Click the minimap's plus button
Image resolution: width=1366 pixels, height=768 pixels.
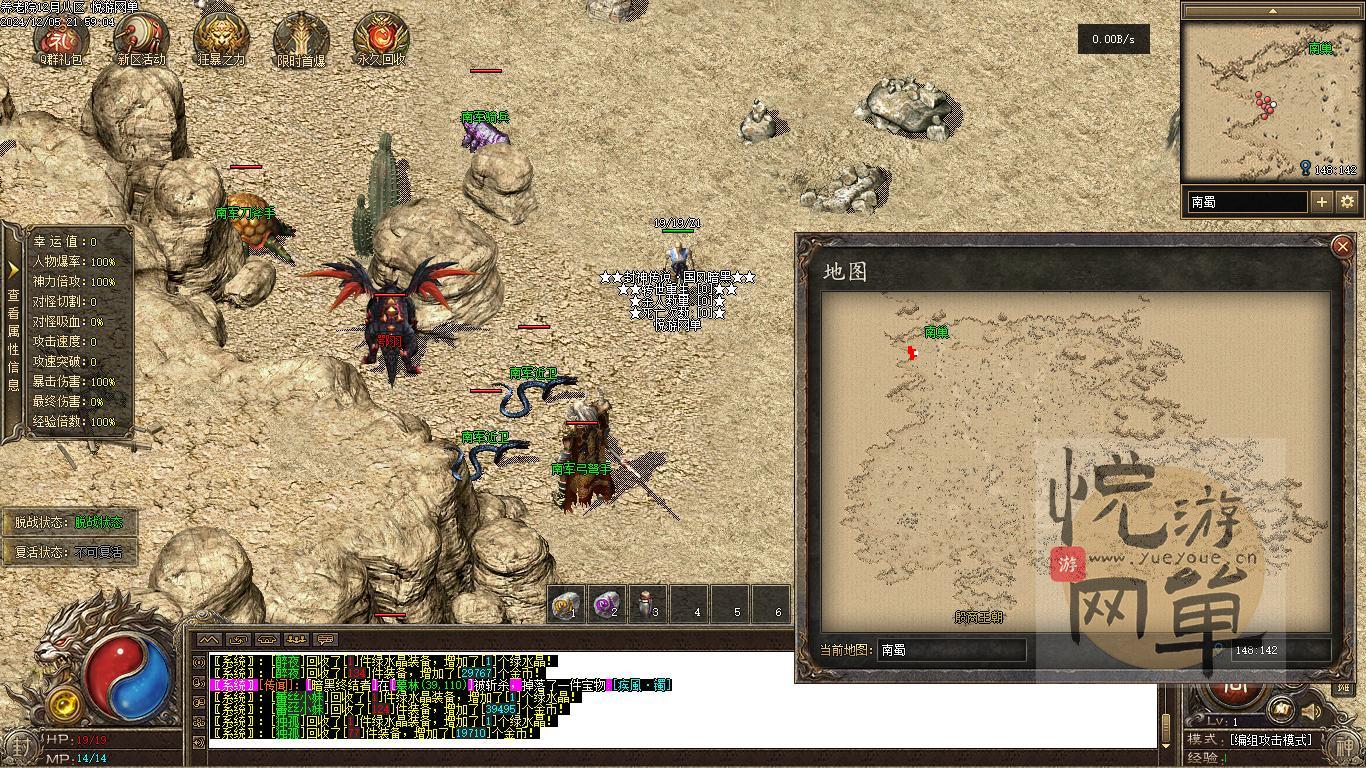(1322, 202)
